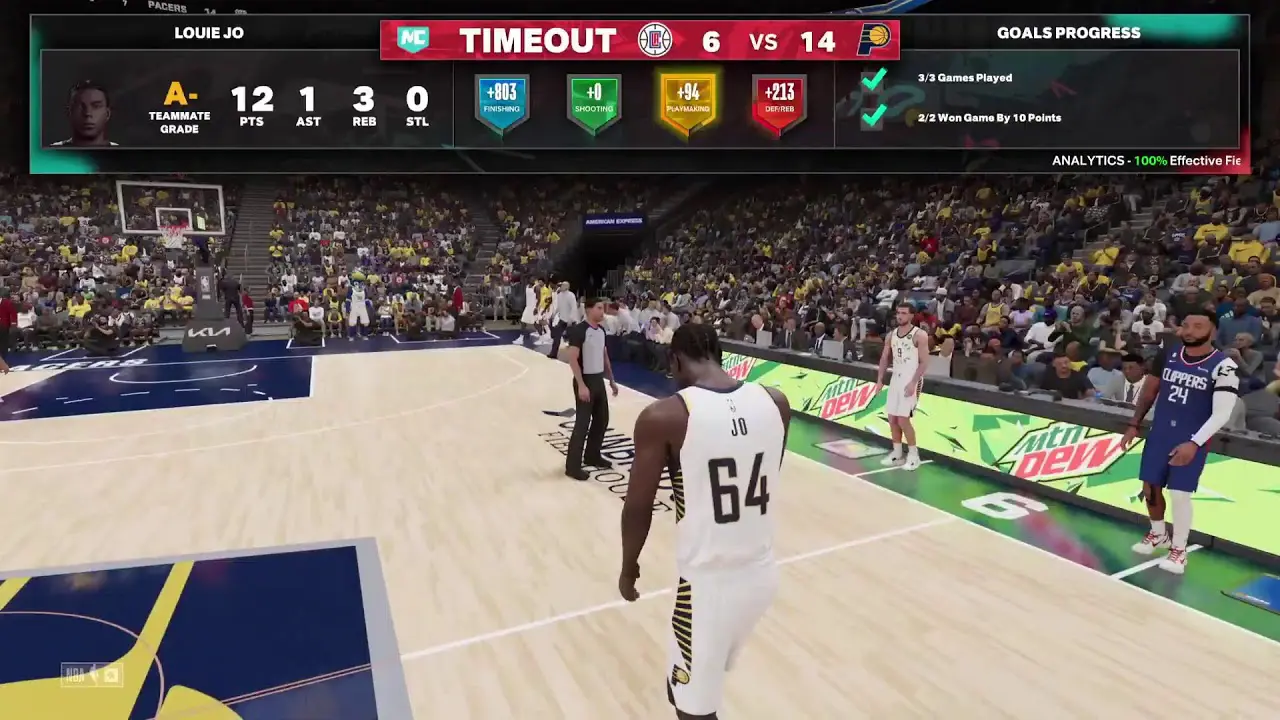Open the Won Game By 10 Points goal
Viewport: 1280px width, 720px height.
989,117
